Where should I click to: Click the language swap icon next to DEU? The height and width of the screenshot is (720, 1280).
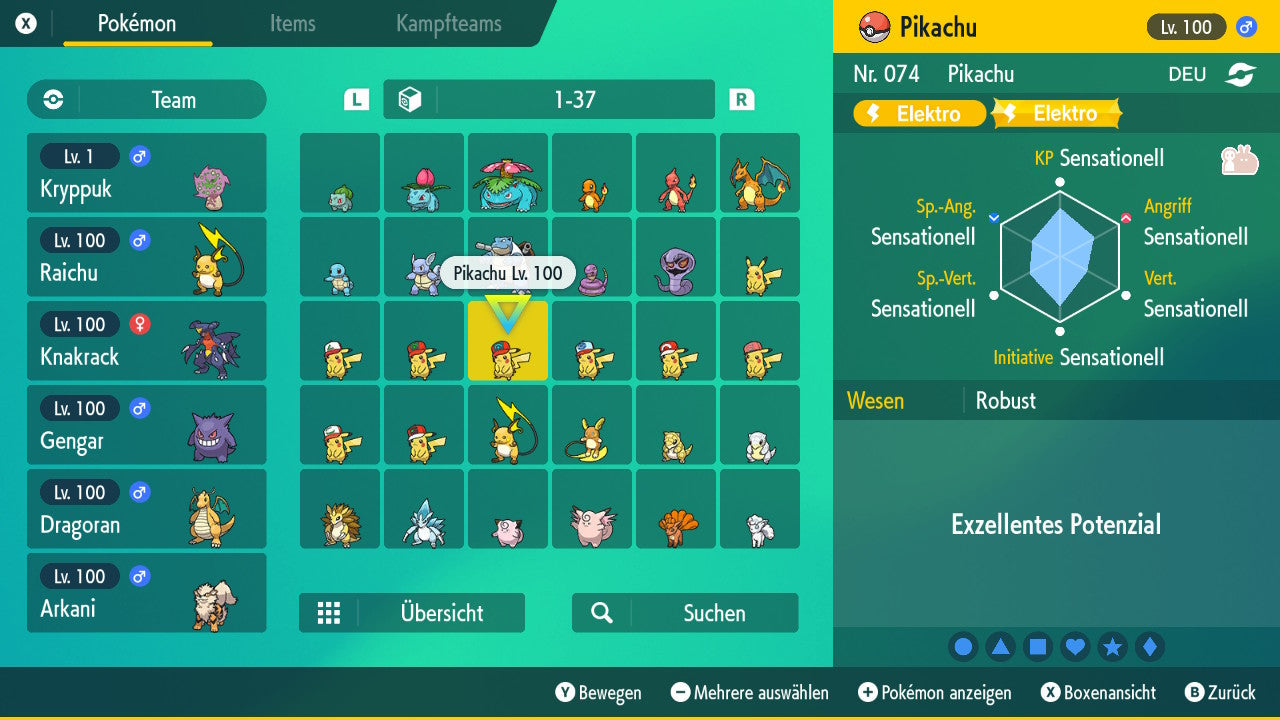1240,73
